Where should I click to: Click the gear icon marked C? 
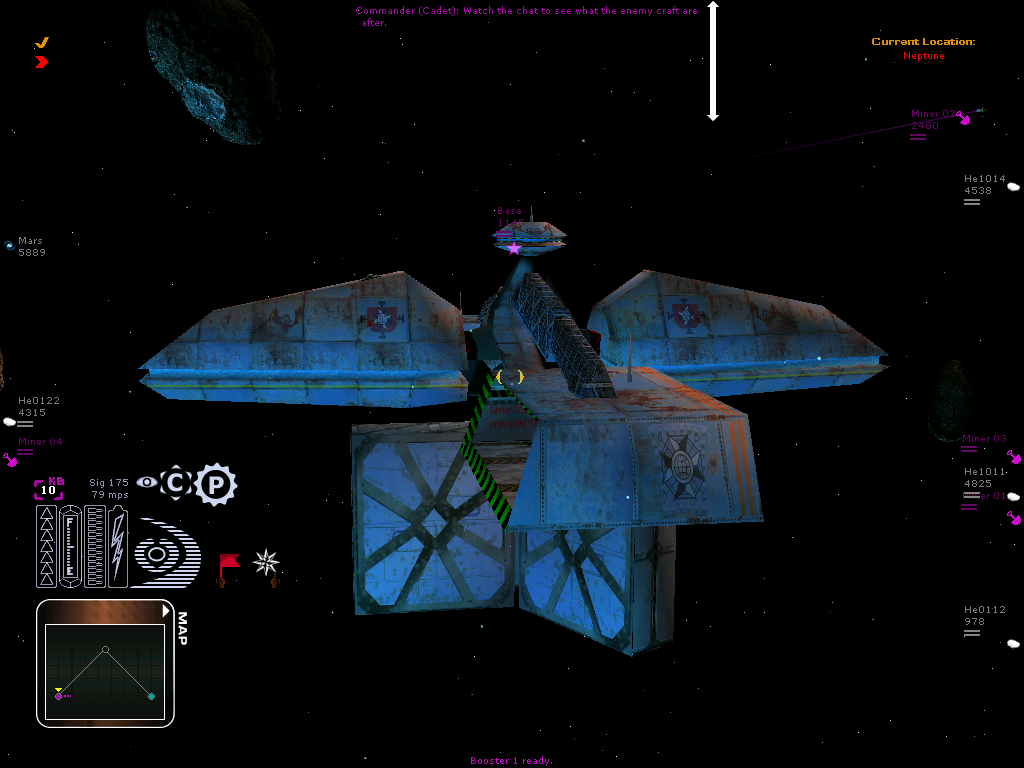point(176,484)
